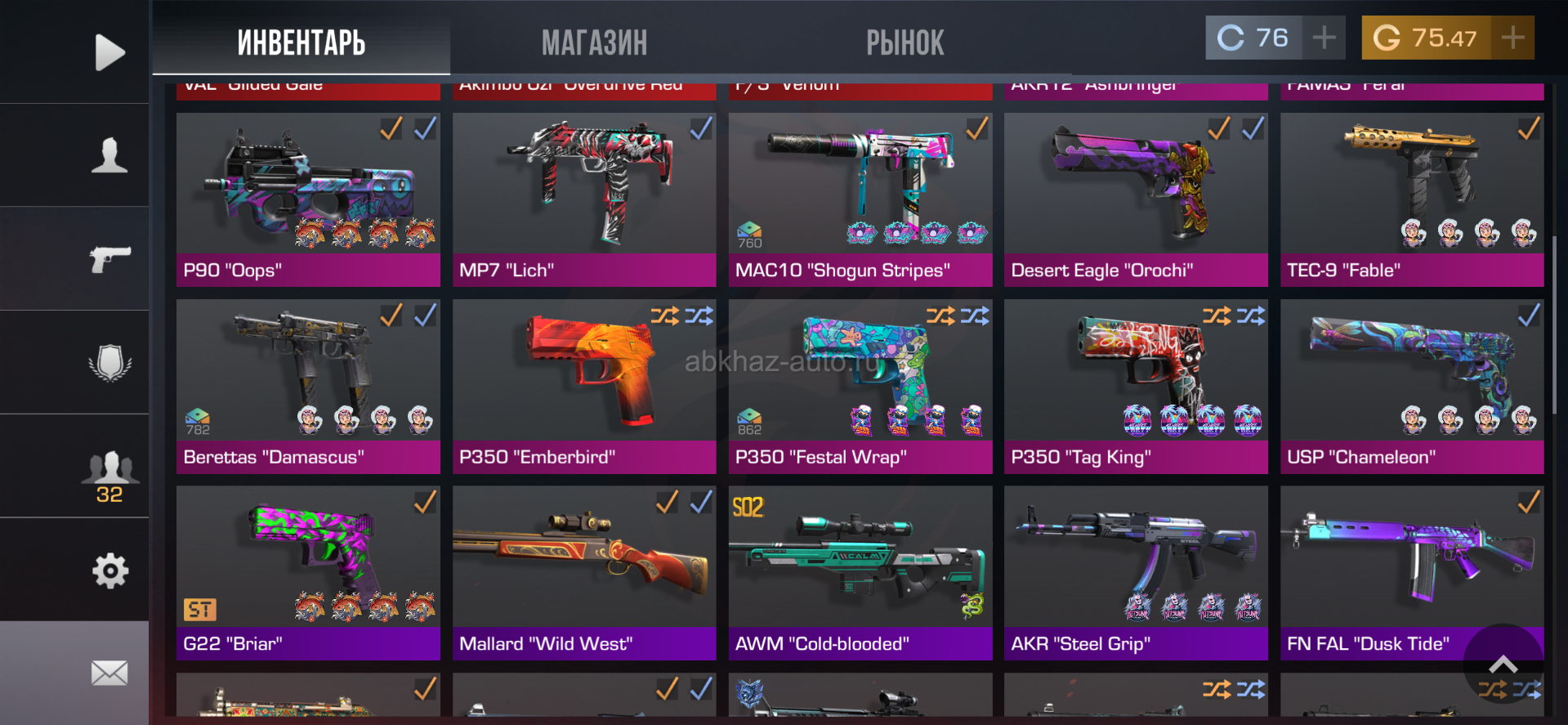1568x725 pixels.
Task: Switch to the Магазин tab
Action: point(594,43)
